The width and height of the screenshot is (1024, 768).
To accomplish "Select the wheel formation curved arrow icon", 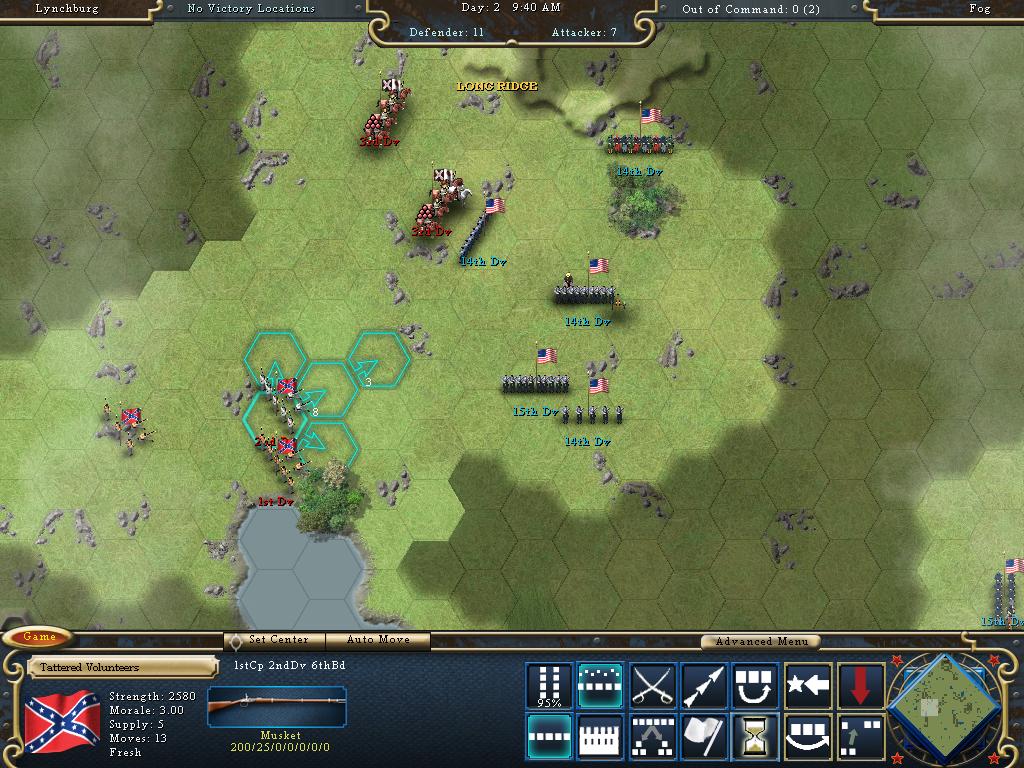I will (808, 737).
